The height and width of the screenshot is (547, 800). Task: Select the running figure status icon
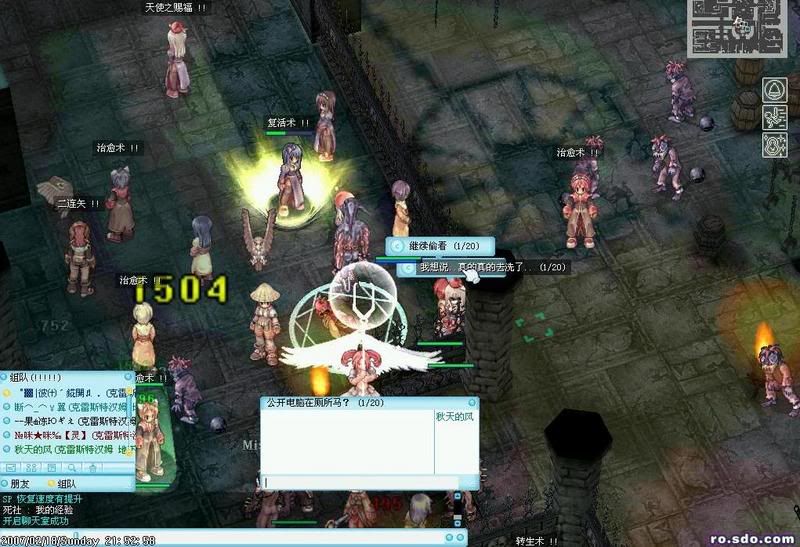(775, 118)
